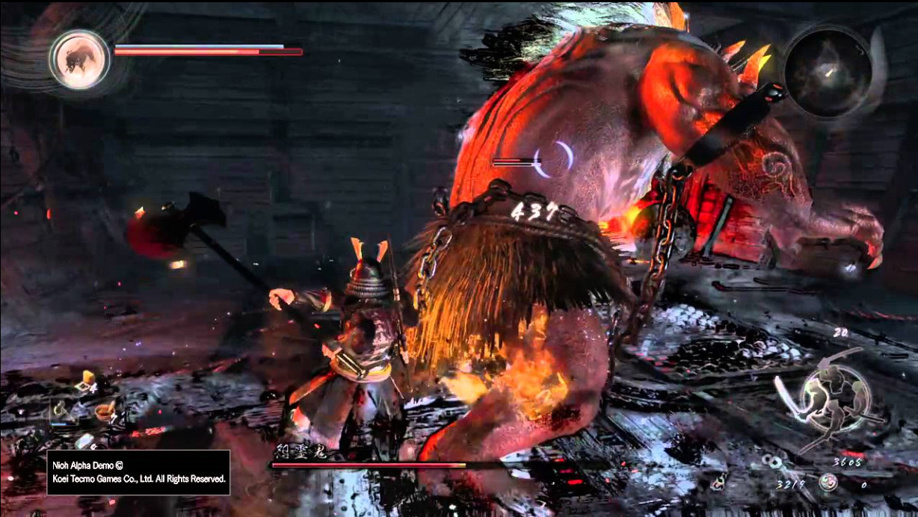Click the swirling Amrita orb icon
The height and width of the screenshot is (517, 918).
(828, 483)
